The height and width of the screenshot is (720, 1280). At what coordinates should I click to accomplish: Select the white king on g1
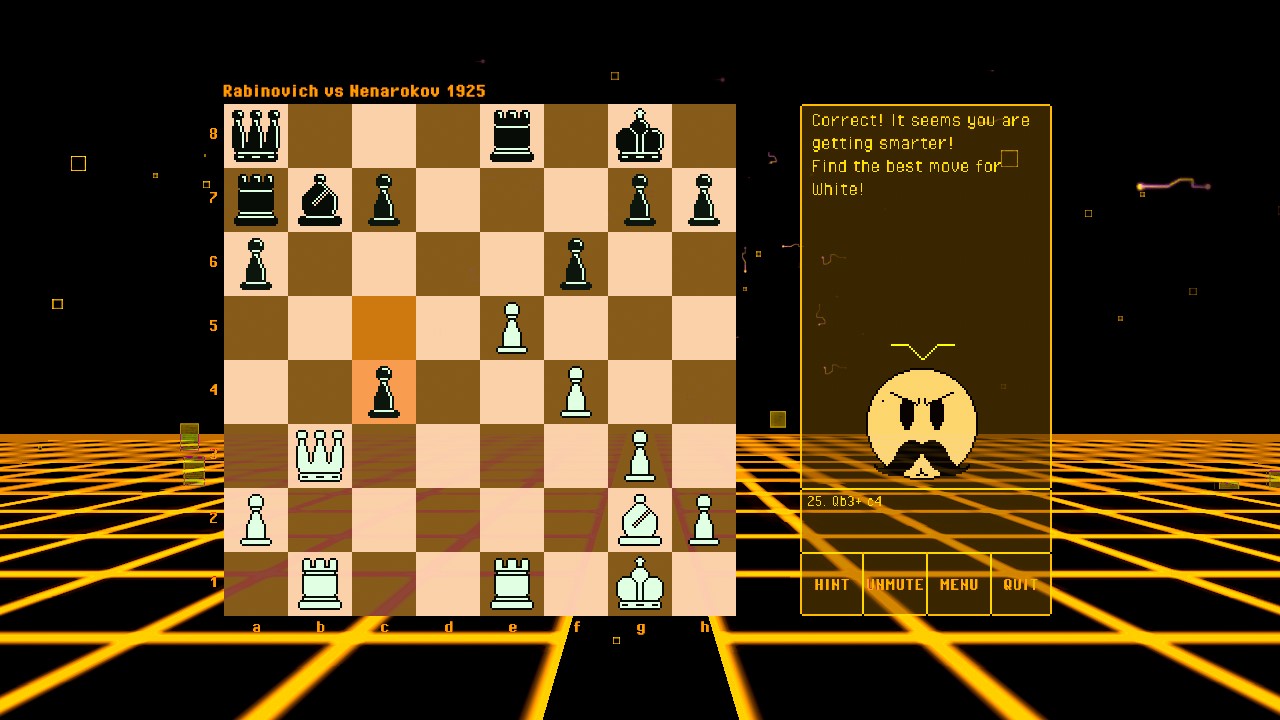(640, 584)
